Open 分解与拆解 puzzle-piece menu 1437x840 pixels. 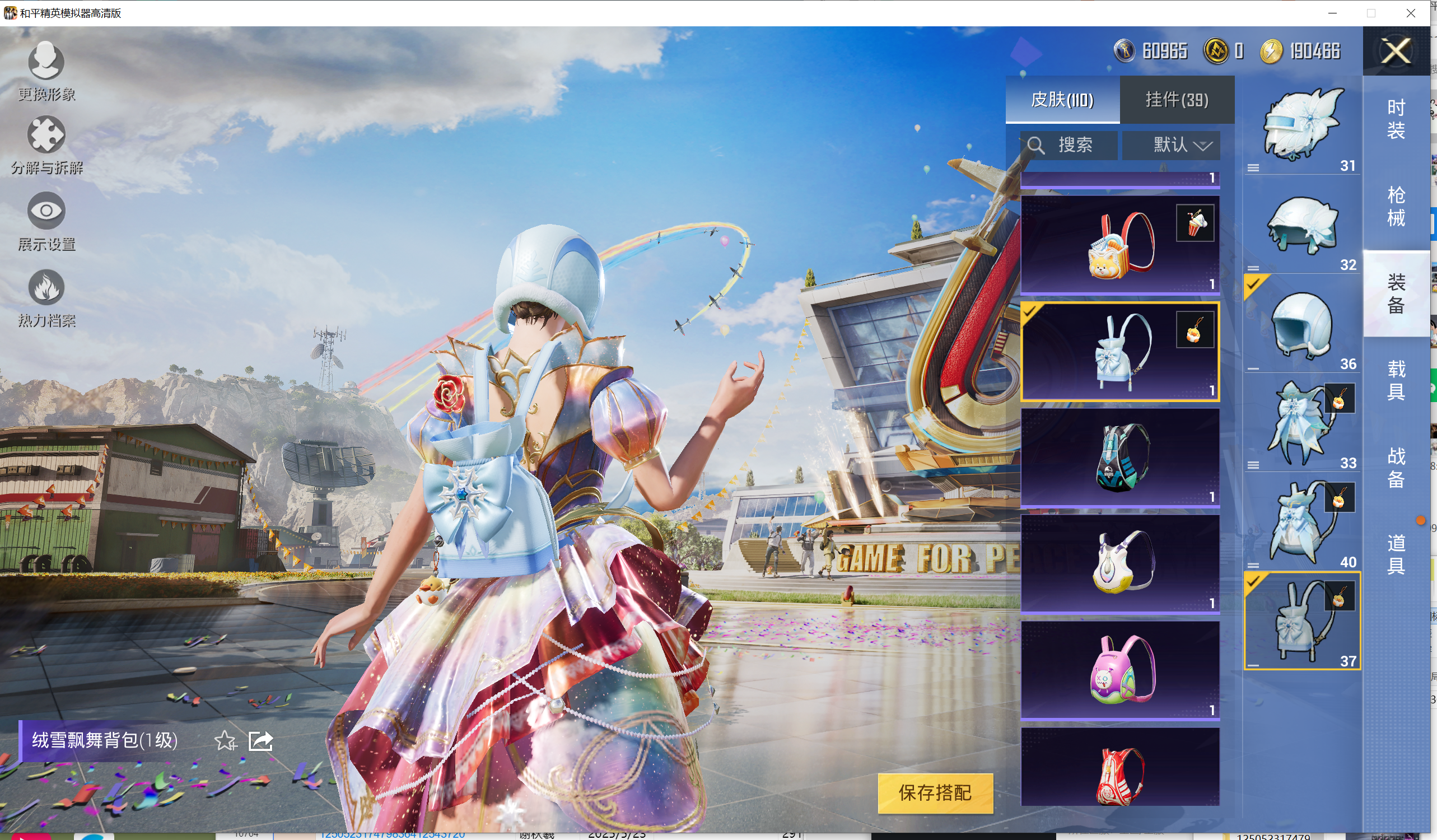click(x=46, y=144)
